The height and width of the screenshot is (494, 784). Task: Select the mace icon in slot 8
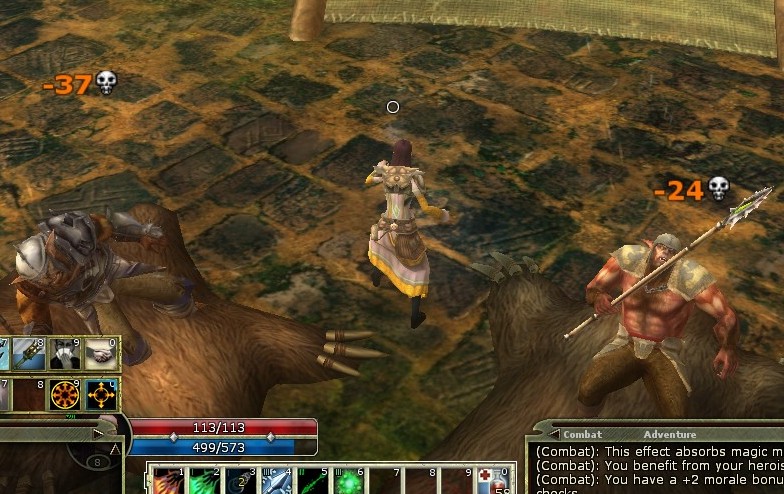30,354
